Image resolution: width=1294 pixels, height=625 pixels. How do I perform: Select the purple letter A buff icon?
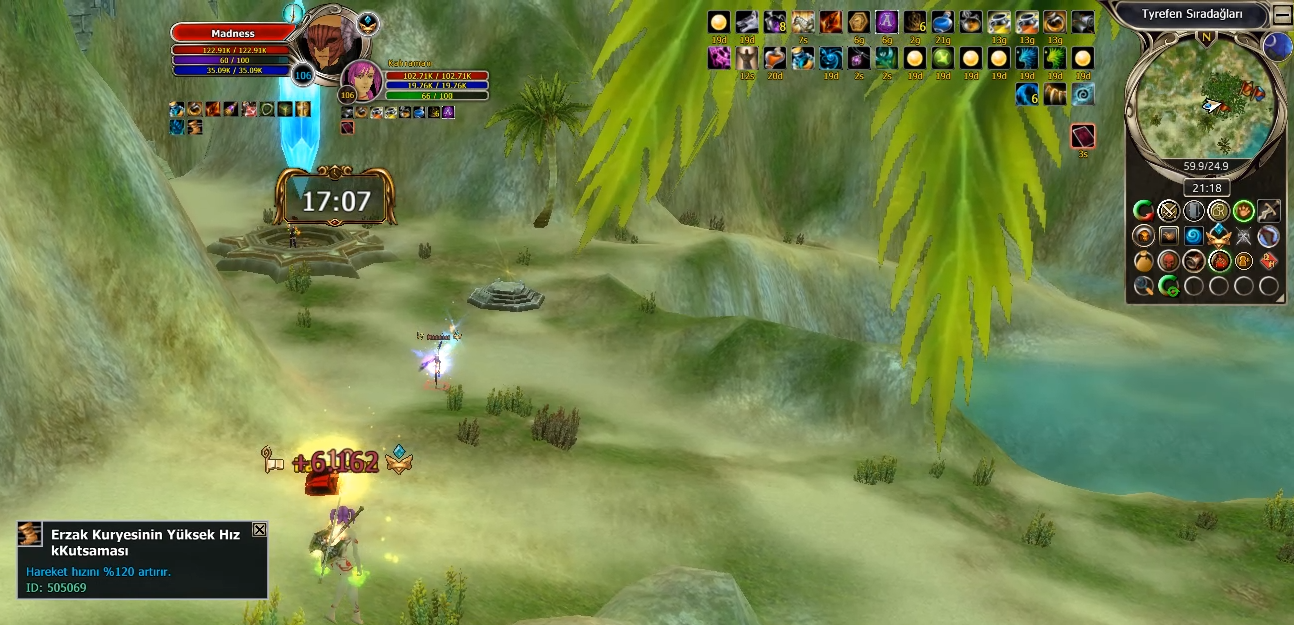click(886, 22)
